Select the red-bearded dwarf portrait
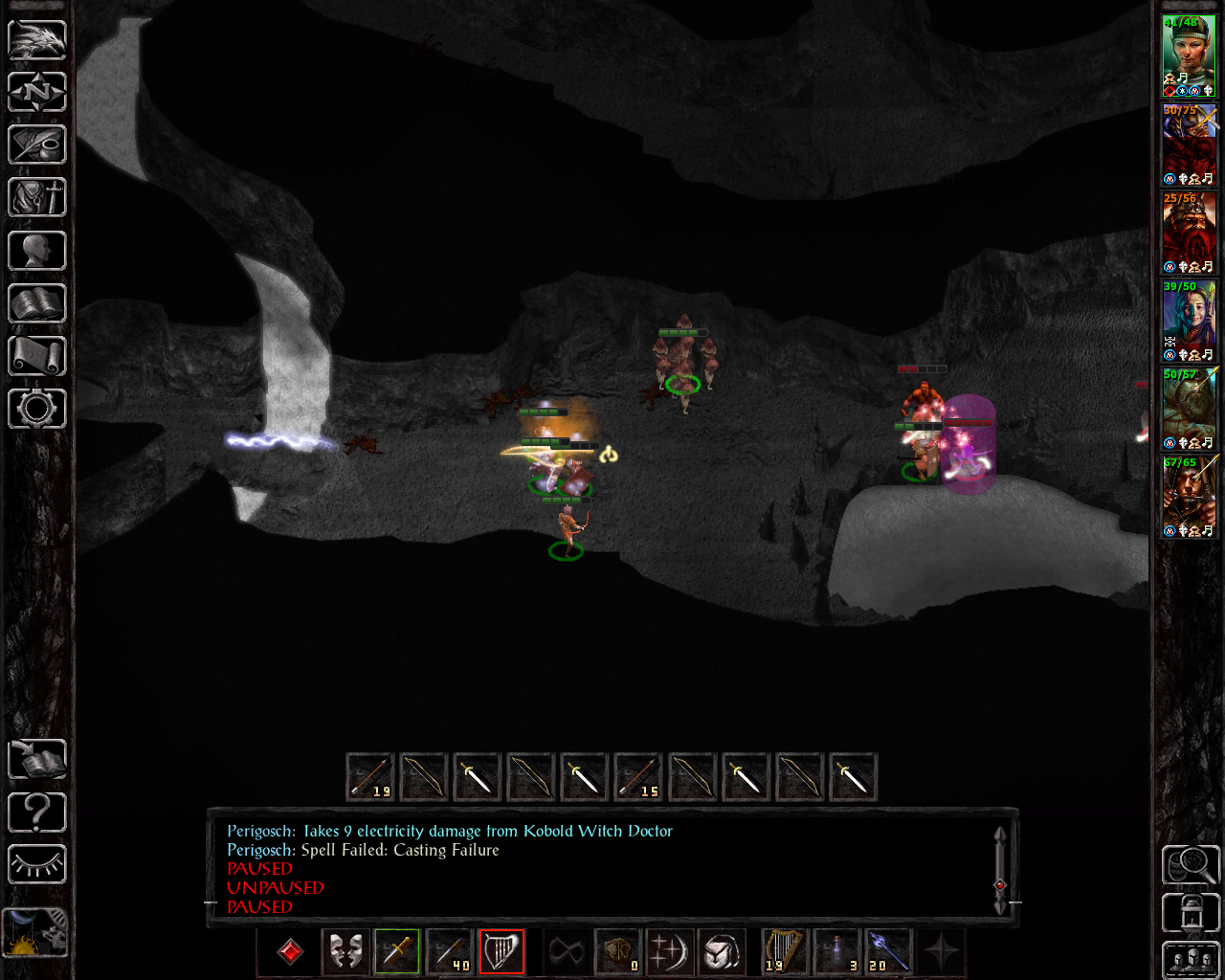 (x=1189, y=233)
